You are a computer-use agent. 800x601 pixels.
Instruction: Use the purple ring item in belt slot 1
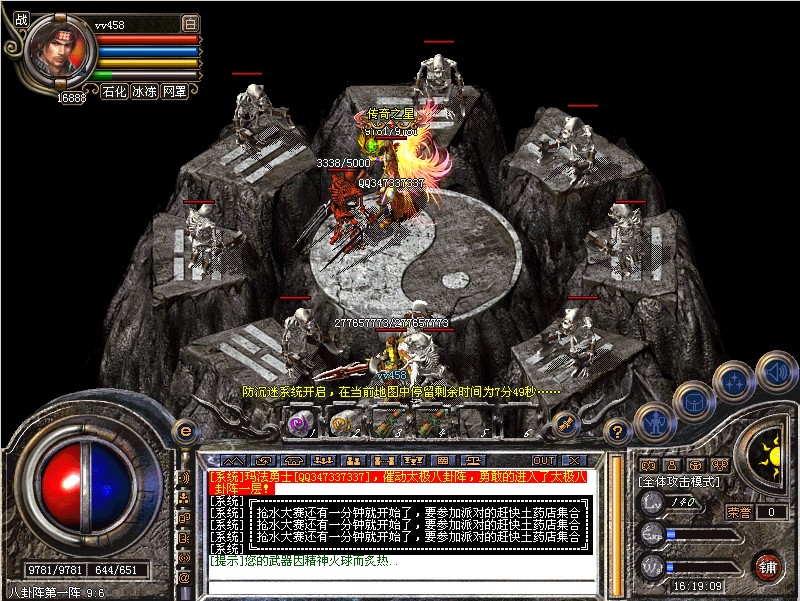coord(298,423)
